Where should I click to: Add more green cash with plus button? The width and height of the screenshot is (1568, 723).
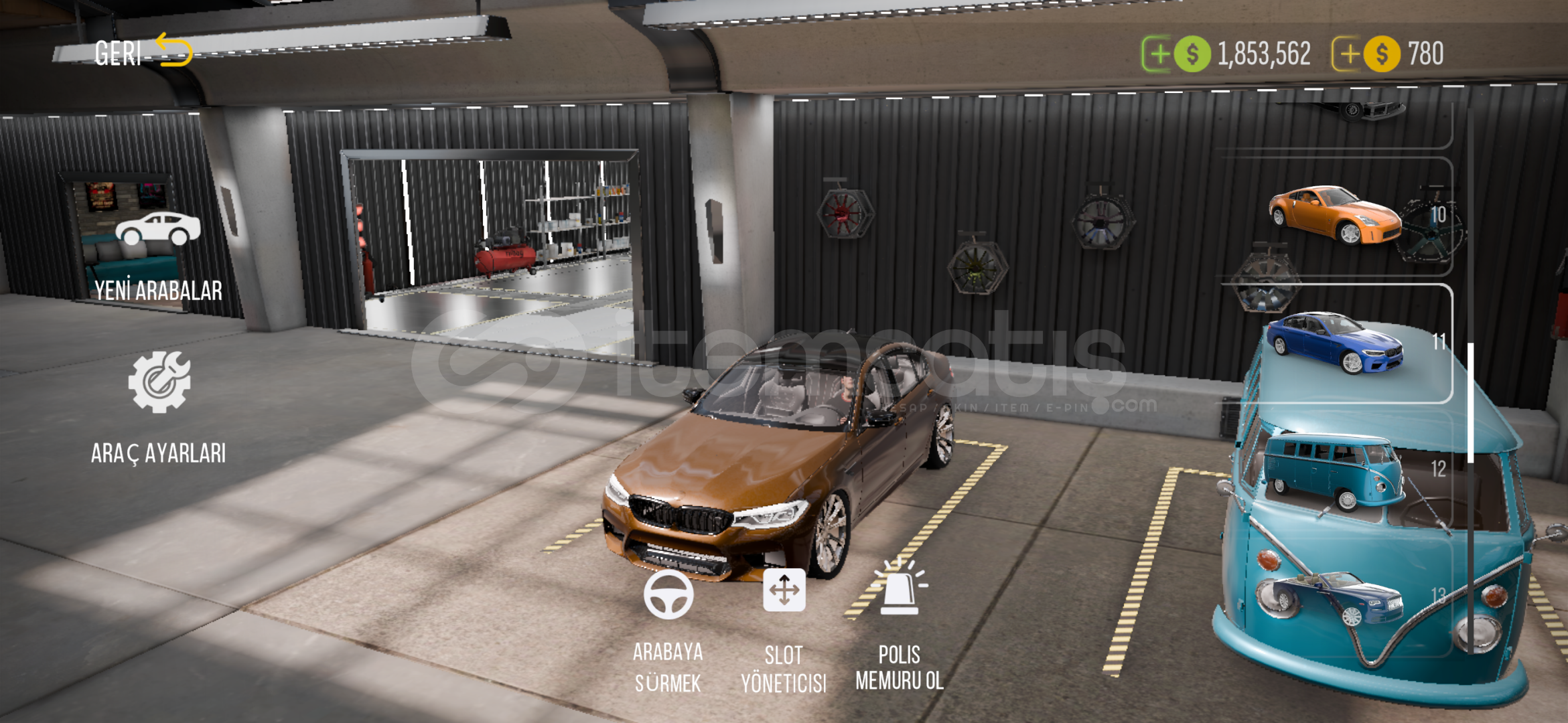click(x=1158, y=54)
